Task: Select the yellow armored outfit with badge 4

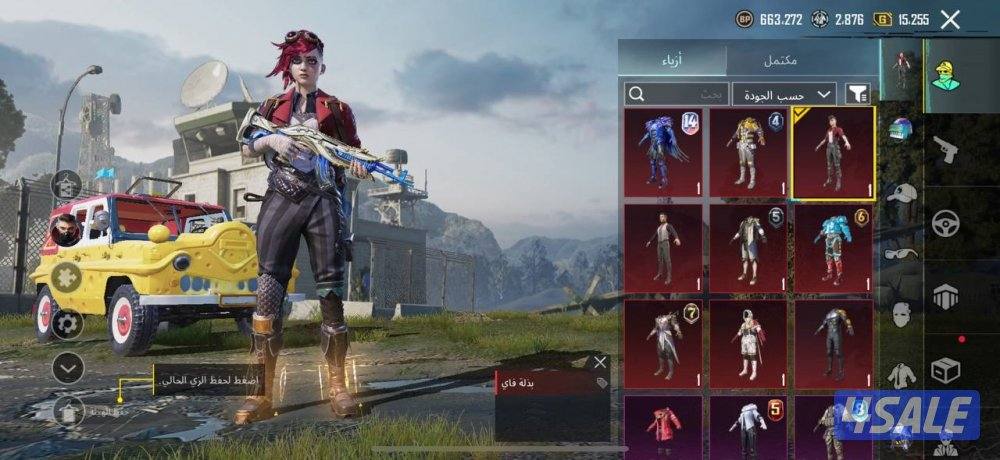Action: tap(748, 153)
